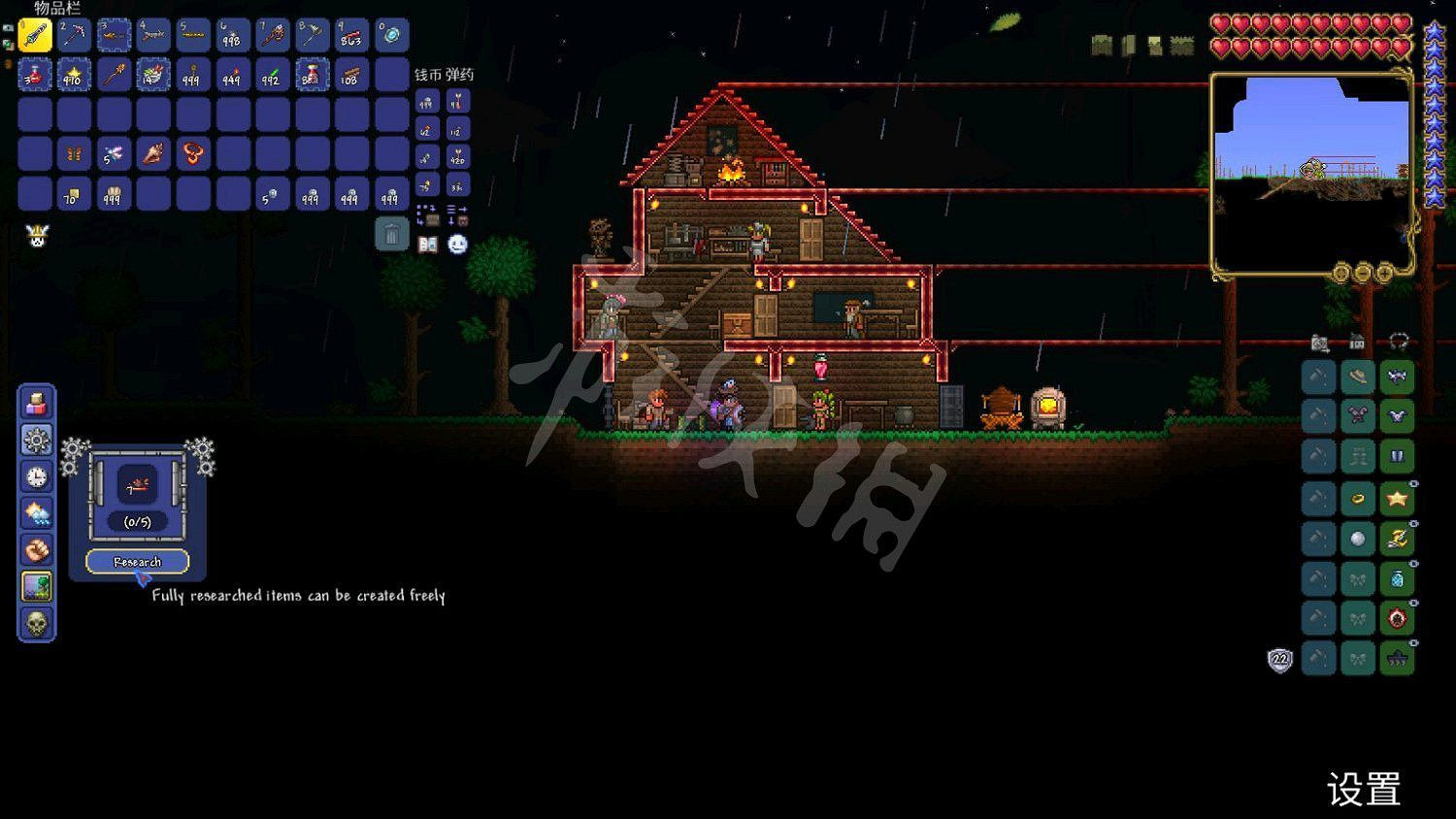Screen dimensions: 1456x819
Task: Click the defense shield showing 22
Action: pyautogui.click(x=1281, y=659)
